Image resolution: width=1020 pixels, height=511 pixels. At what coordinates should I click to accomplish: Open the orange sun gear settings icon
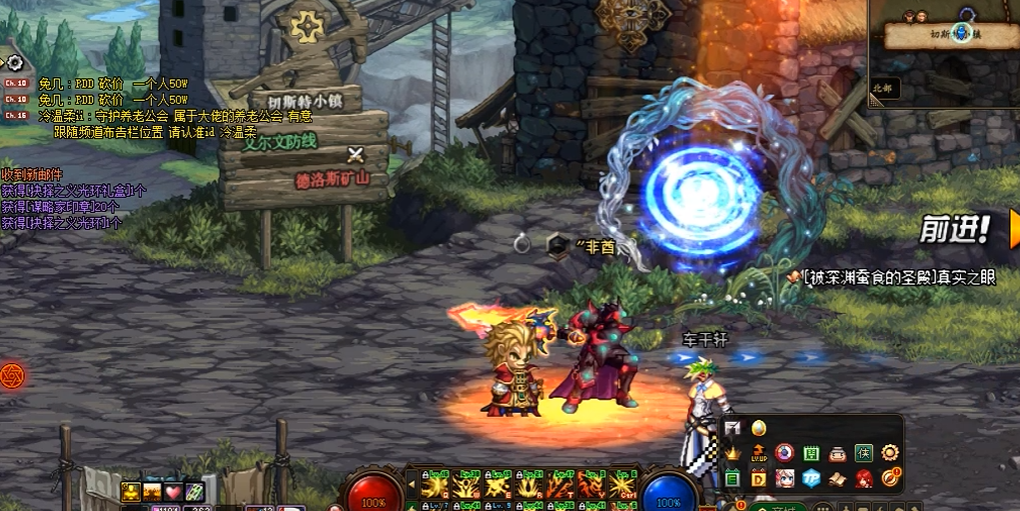tap(889, 453)
